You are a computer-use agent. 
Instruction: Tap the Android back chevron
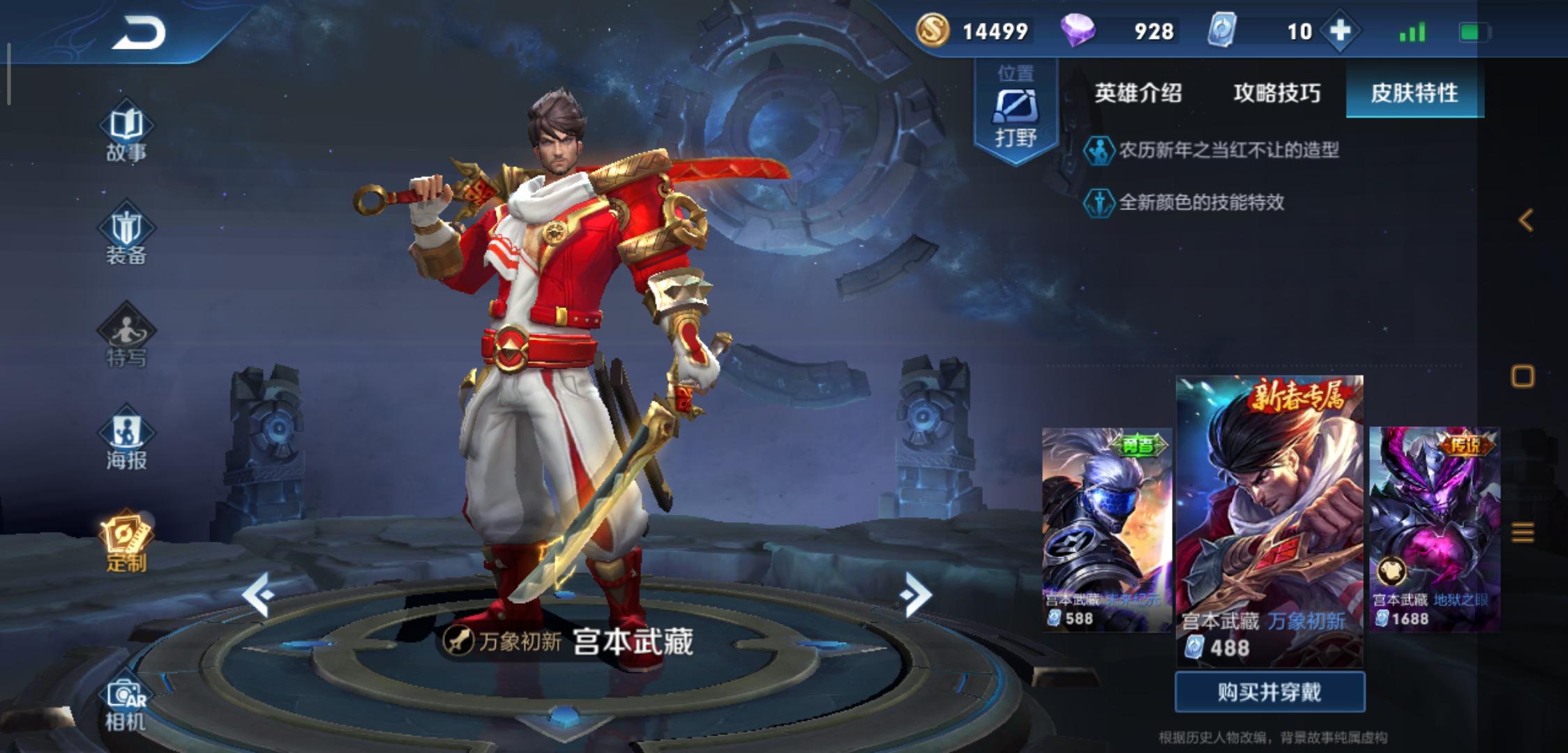pos(1525,220)
